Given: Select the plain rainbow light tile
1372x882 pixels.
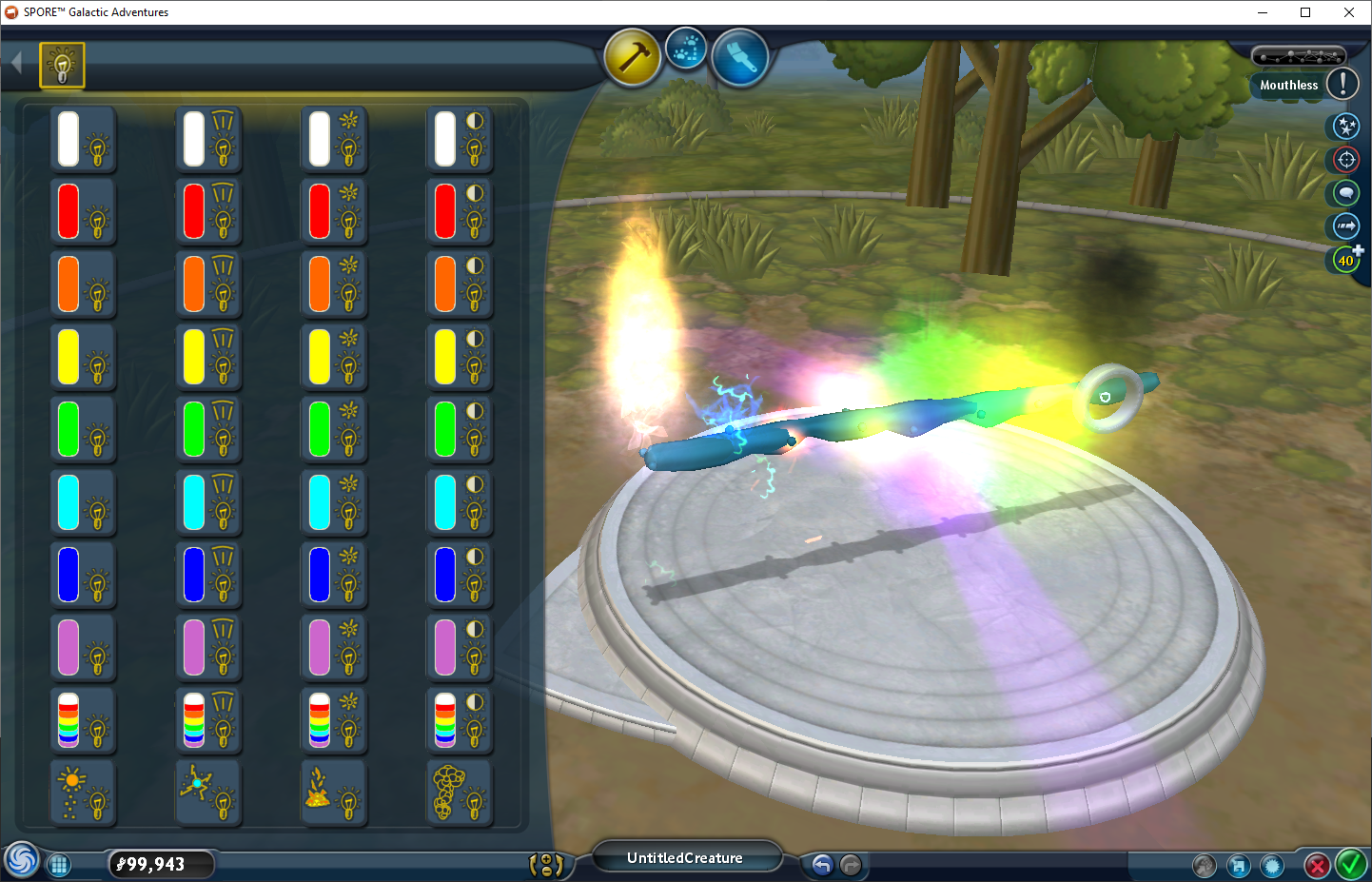Looking at the screenshot, I should (x=83, y=721).
